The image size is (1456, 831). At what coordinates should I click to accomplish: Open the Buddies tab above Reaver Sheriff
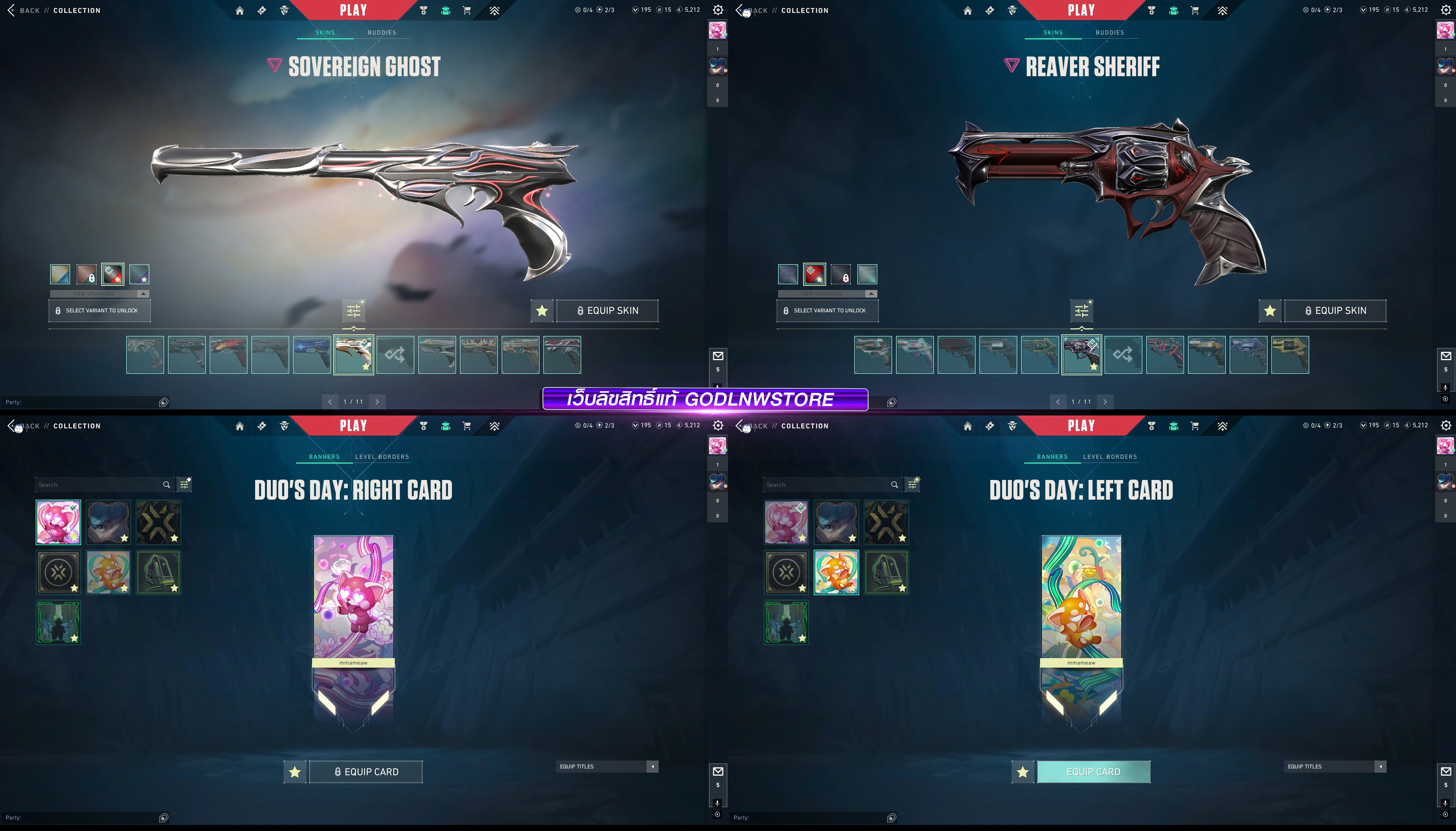[x=1109, y=33]
